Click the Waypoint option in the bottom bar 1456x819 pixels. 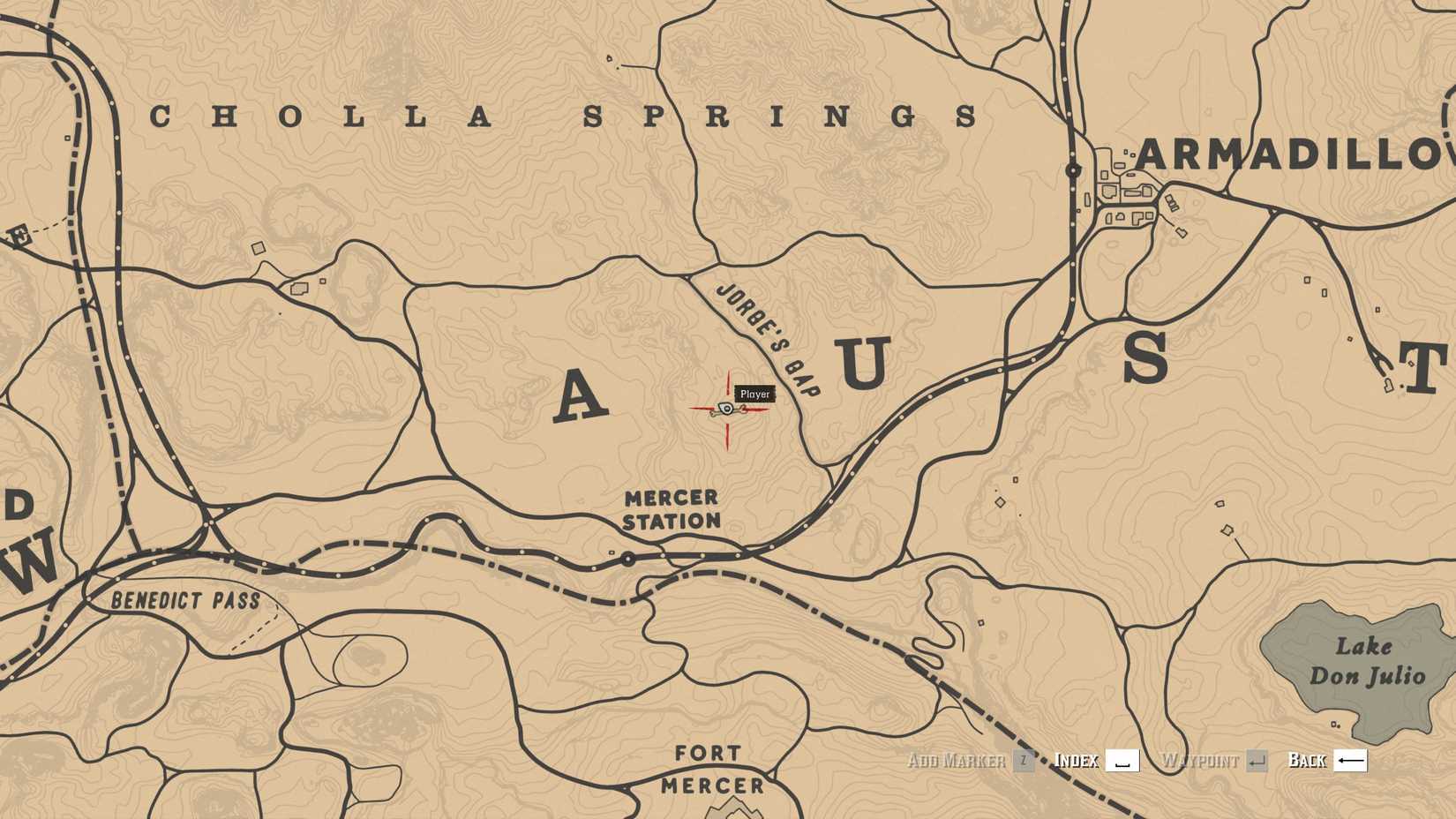coord(1202,760)
